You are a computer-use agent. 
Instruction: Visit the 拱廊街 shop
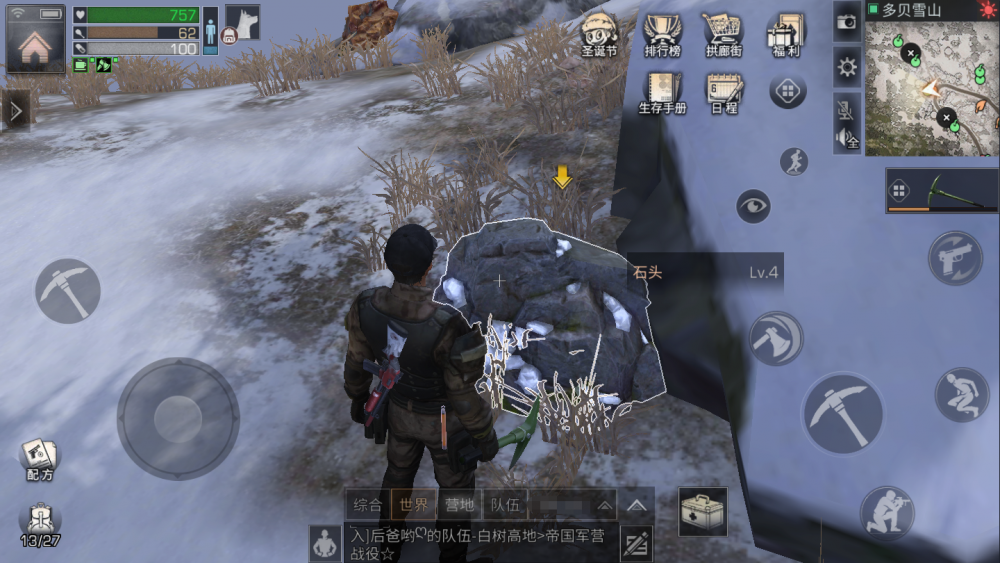(x=723, y=36)
